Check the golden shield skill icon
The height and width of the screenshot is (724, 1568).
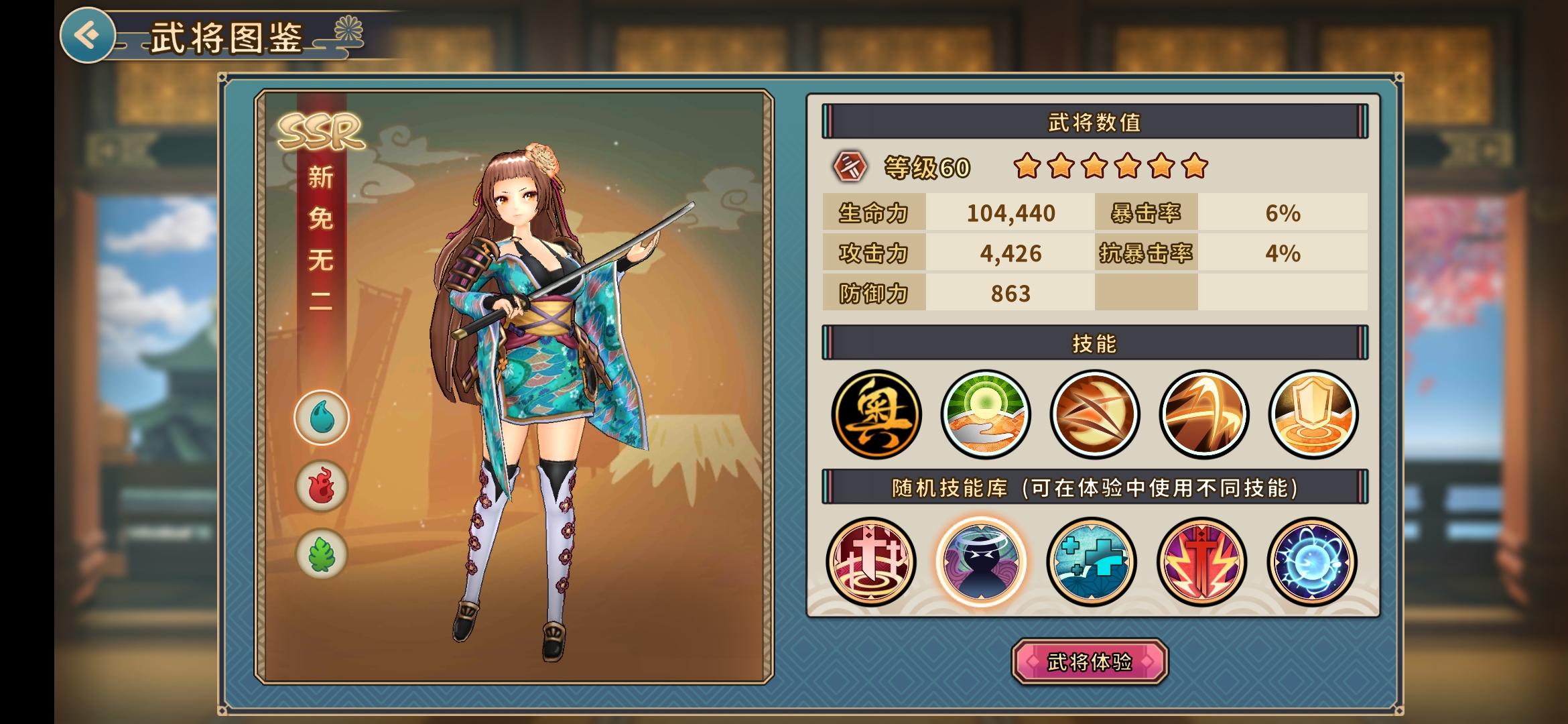pyautogui.click(x=1313, y=414)
